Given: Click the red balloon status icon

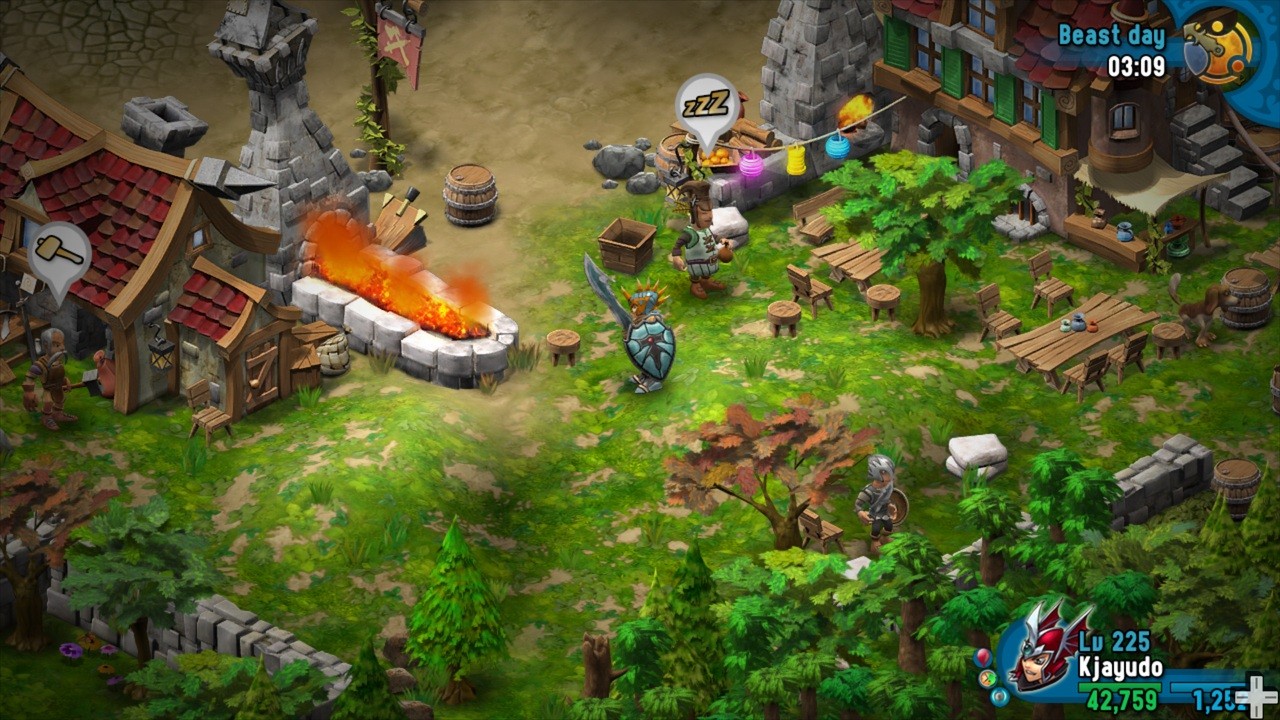Looking at the screenshot, I should click(984, 658).
